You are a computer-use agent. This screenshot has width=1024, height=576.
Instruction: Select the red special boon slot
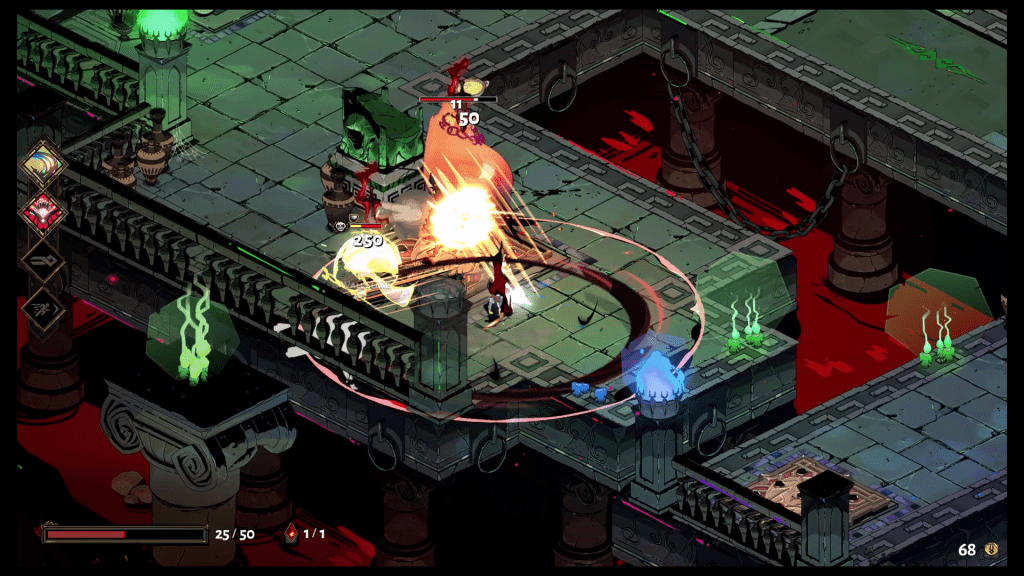coord(43,212)
